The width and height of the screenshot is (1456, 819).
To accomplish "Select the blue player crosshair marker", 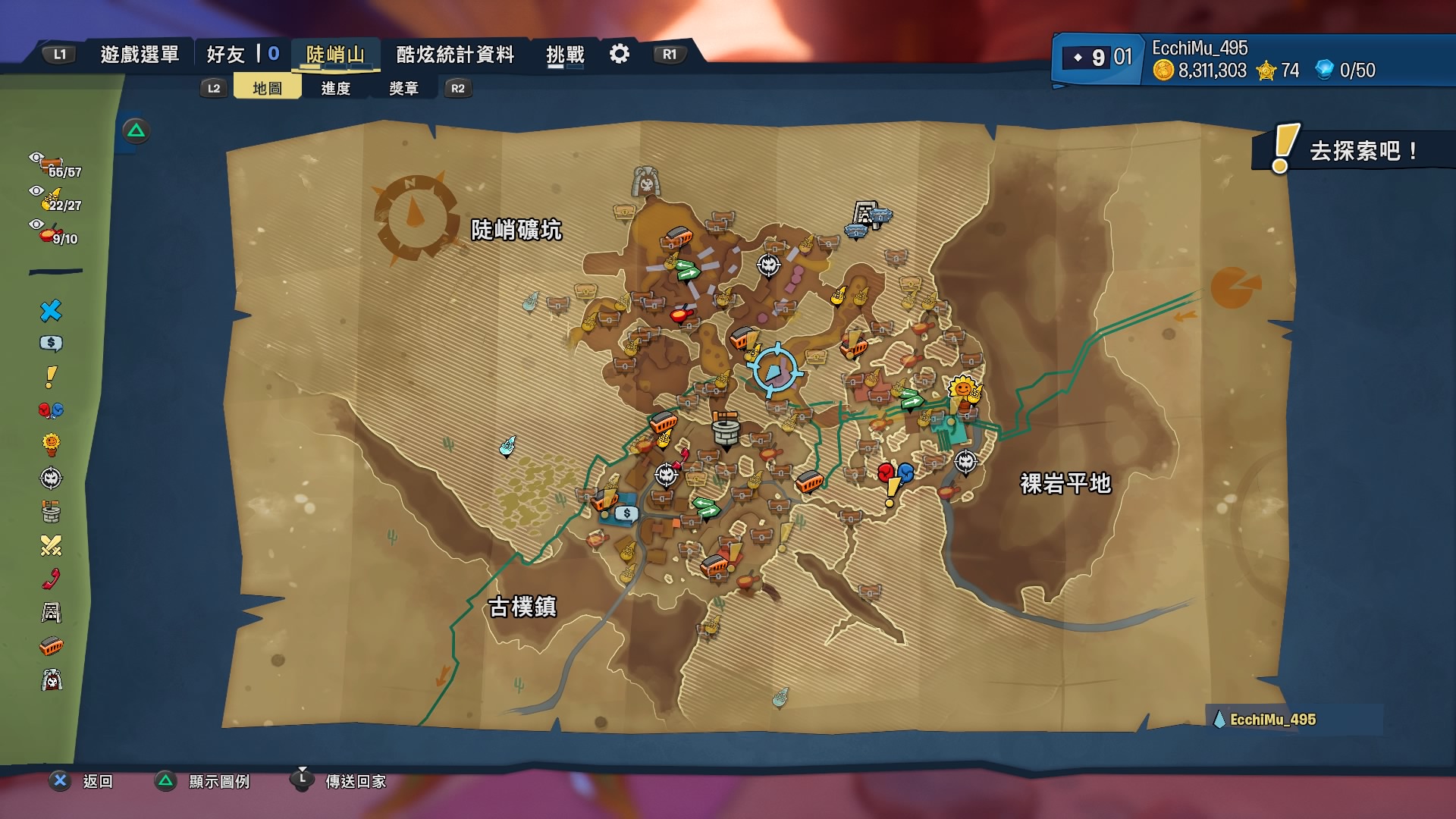I will pyautogui.click(x=773, y=371).
